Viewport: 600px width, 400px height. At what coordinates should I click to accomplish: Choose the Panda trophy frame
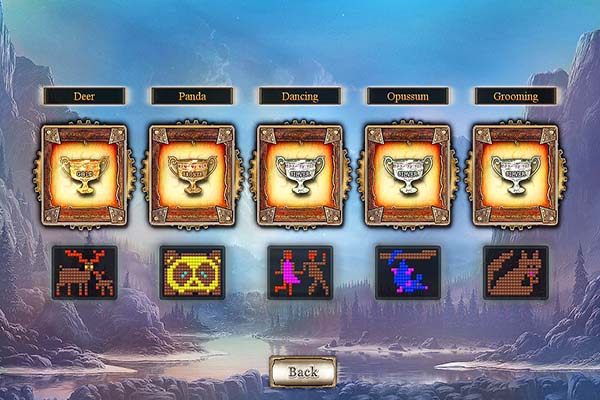[192, 175]
